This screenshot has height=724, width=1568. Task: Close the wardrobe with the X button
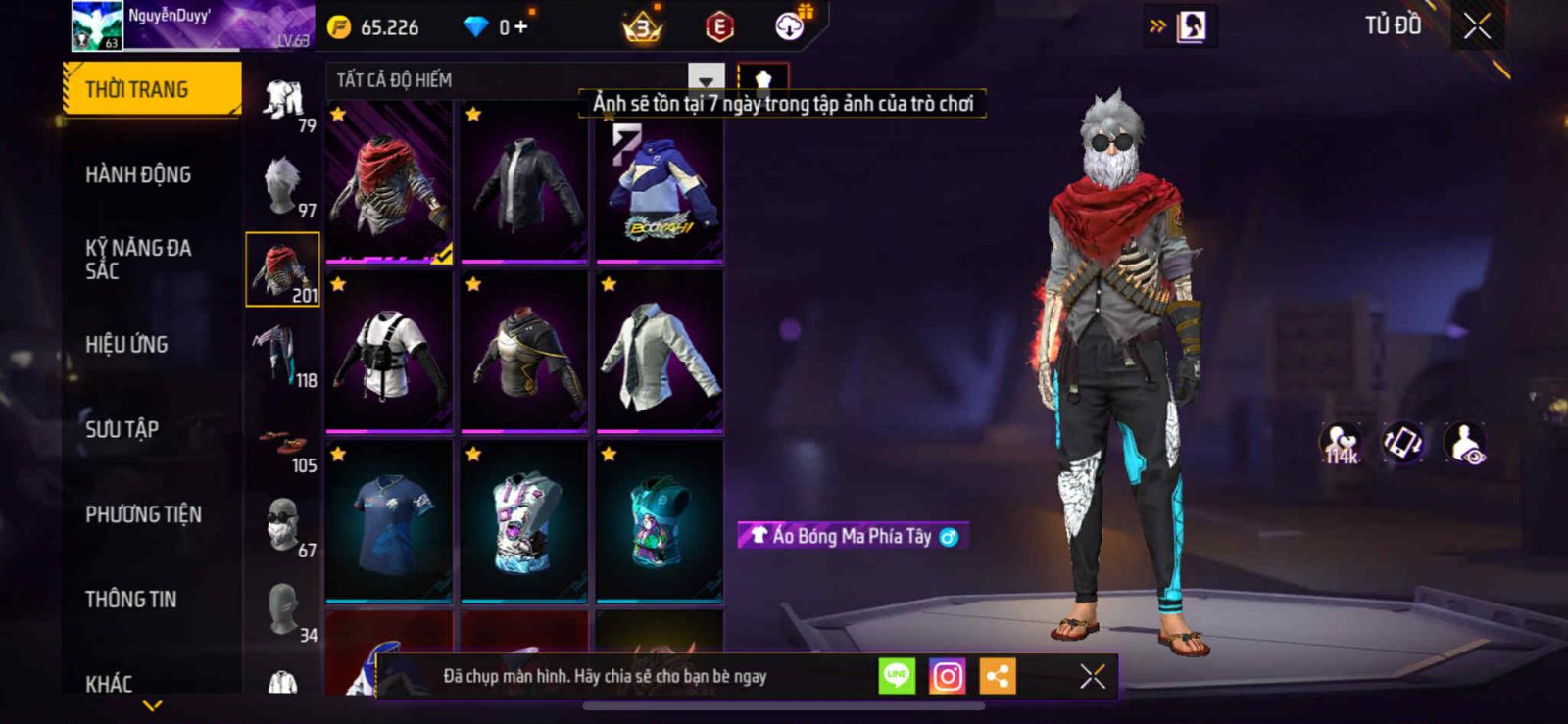point(1477,26)
